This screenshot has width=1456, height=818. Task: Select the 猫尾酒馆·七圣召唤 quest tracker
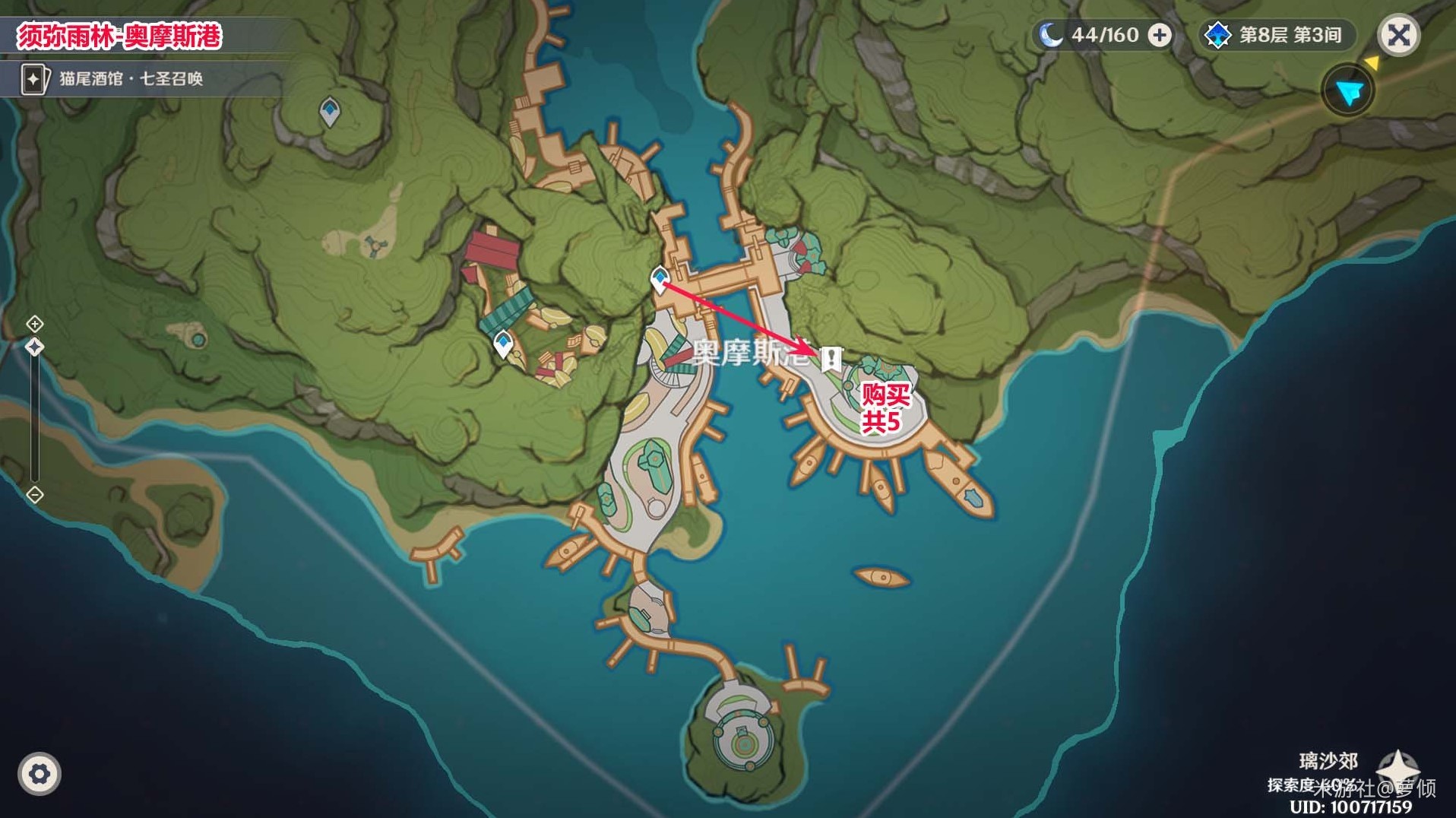pos(114,79)
